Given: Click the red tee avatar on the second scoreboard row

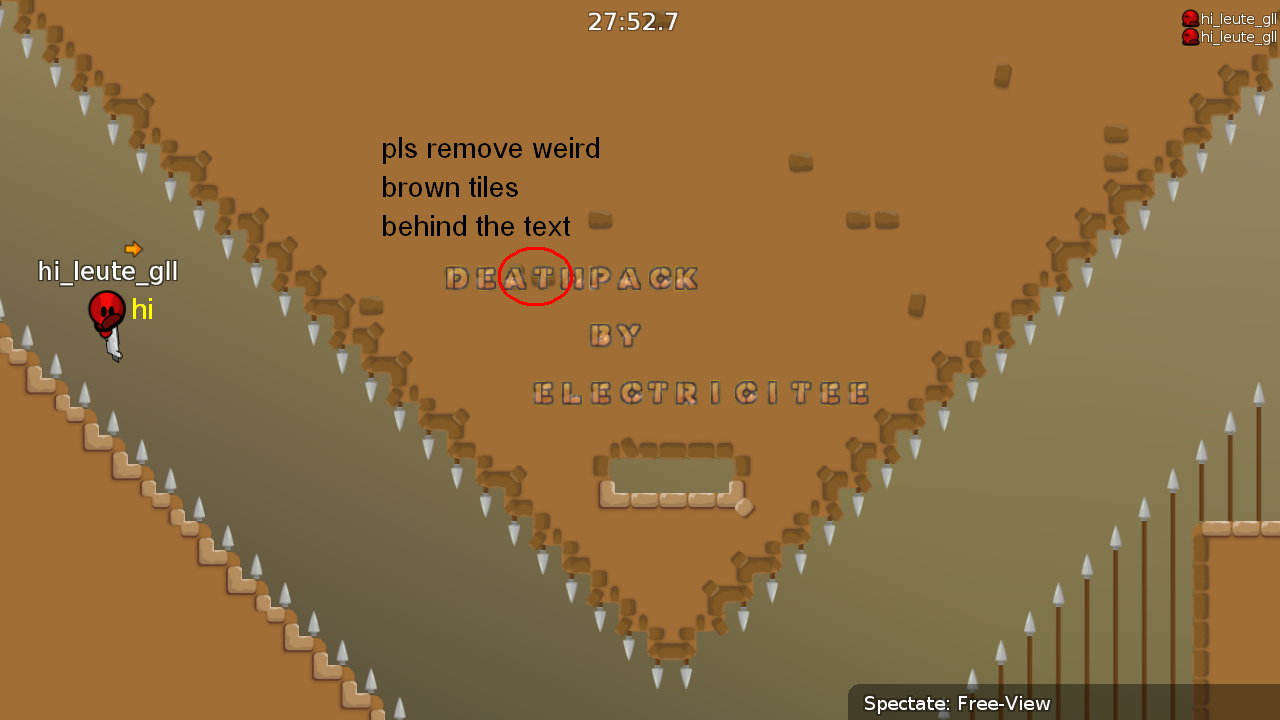Looking at the screenshot, I should (x=1190, y=37).
